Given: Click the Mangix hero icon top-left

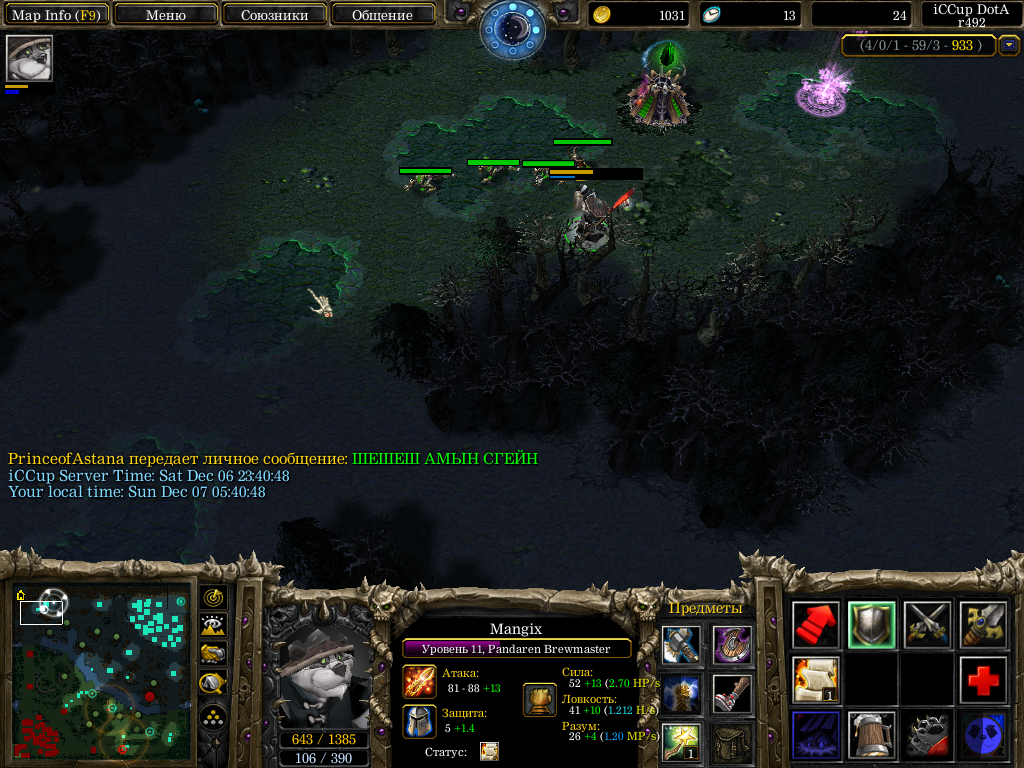Looking at the screenshot, I should click(x=29, y=58).
